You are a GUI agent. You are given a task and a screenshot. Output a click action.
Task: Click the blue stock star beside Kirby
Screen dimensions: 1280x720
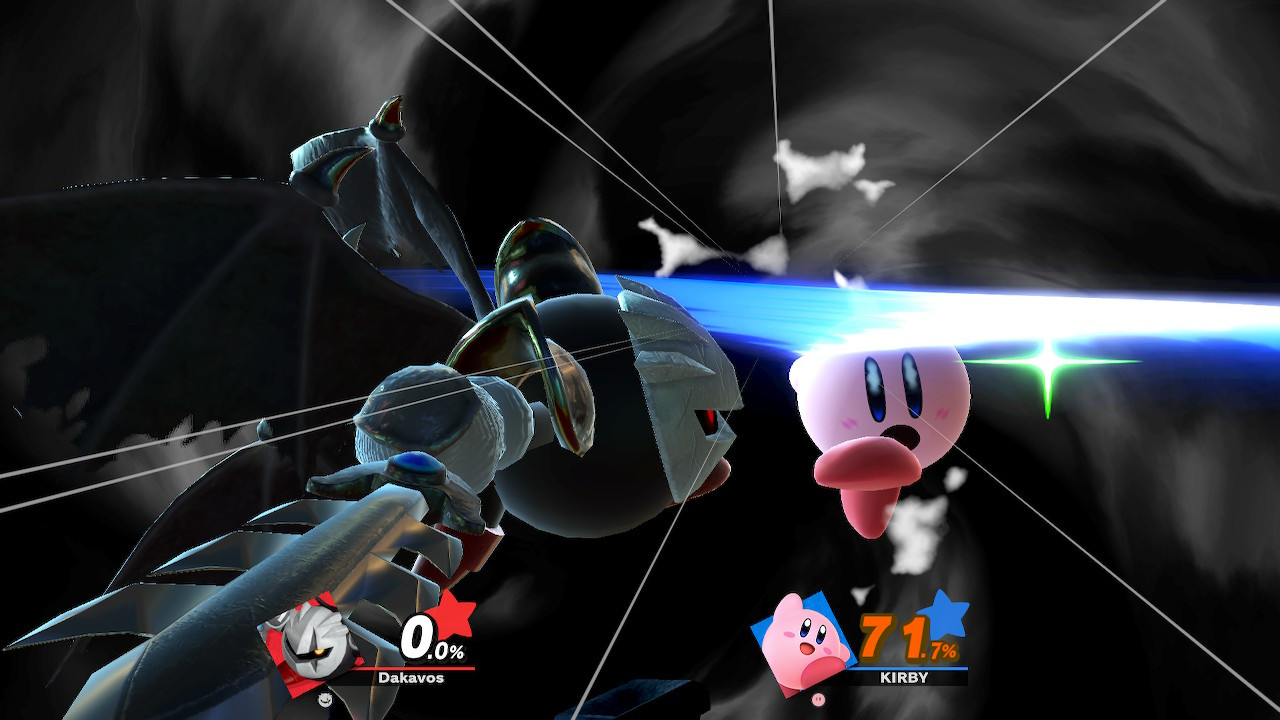948,618
